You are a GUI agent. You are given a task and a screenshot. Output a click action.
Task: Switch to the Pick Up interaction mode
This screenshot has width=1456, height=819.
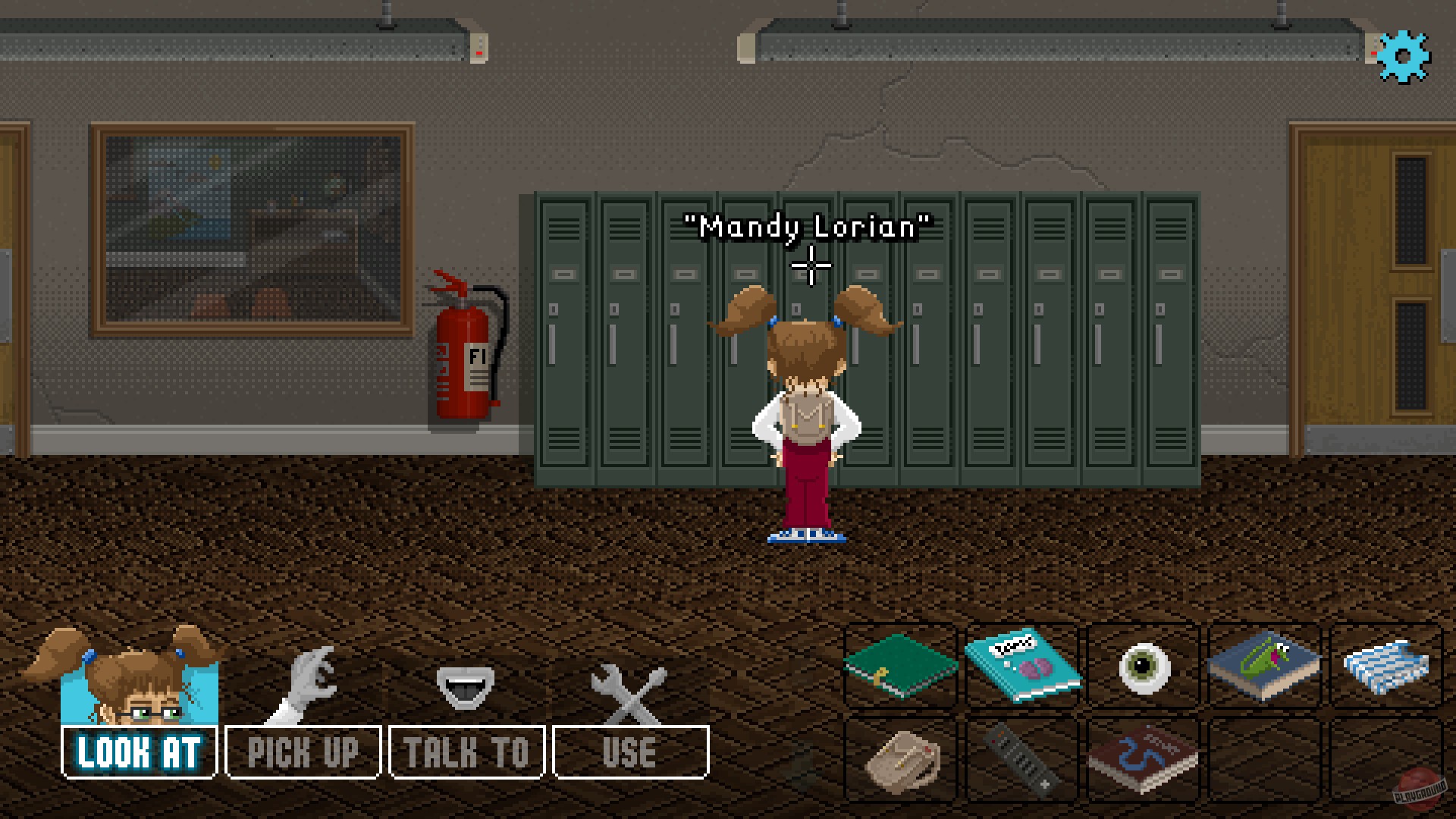(303, 751)
